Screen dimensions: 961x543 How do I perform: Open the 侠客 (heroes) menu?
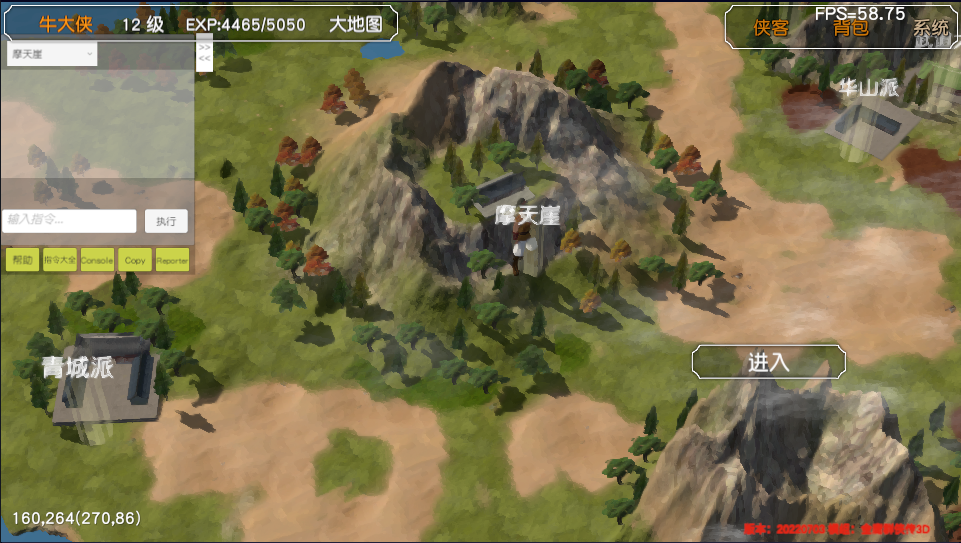[771, 28]
